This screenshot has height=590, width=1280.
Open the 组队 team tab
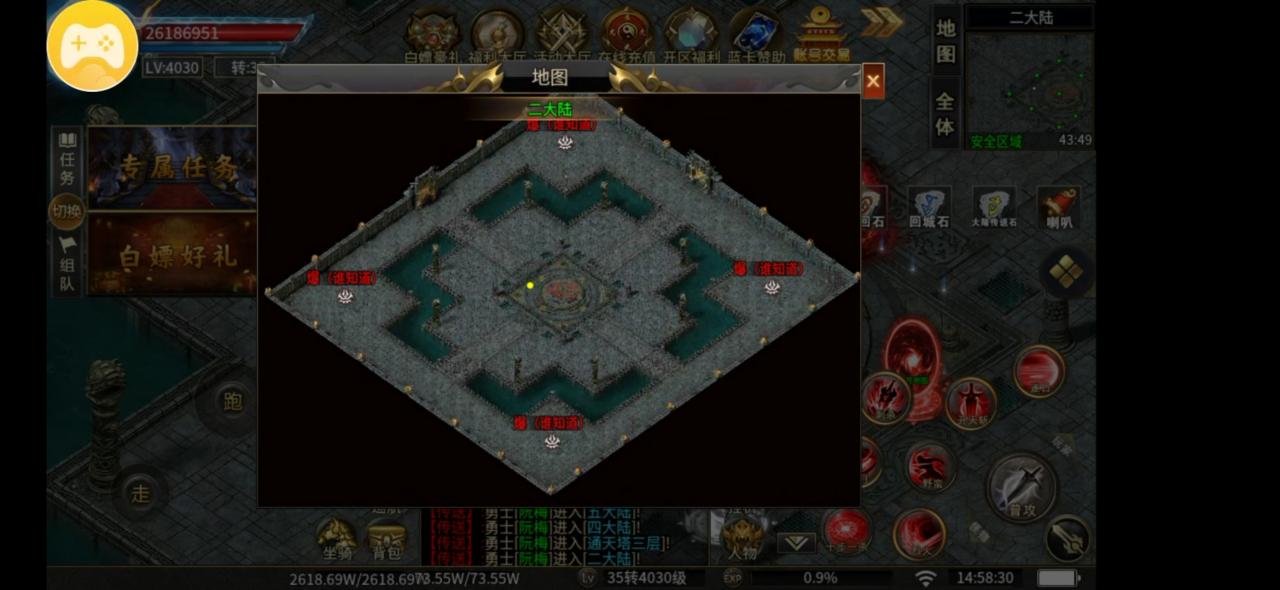[x=67, y=265]
